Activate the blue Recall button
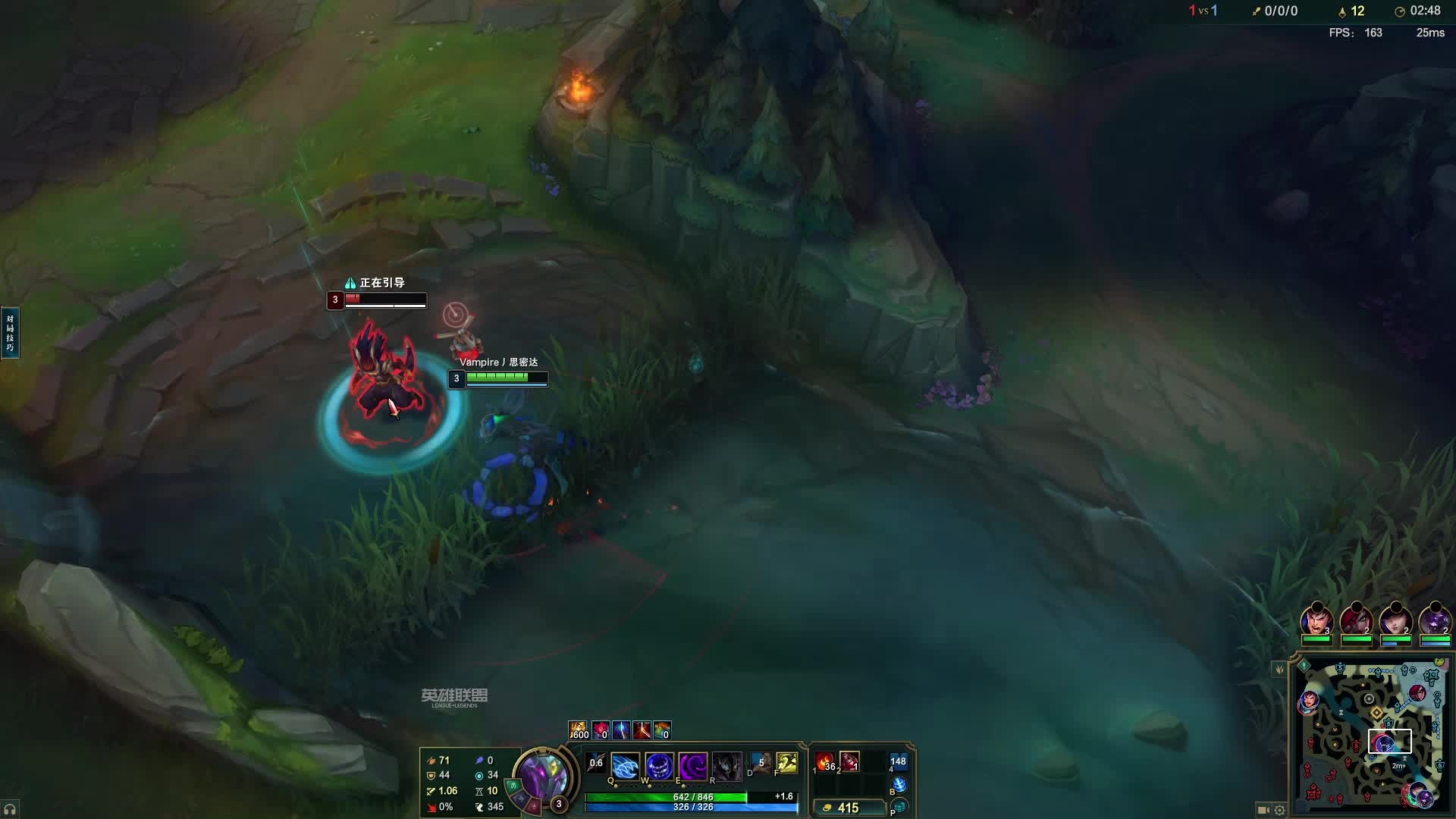Viewport: 1456px width, 819px height. tap(899, 784)
